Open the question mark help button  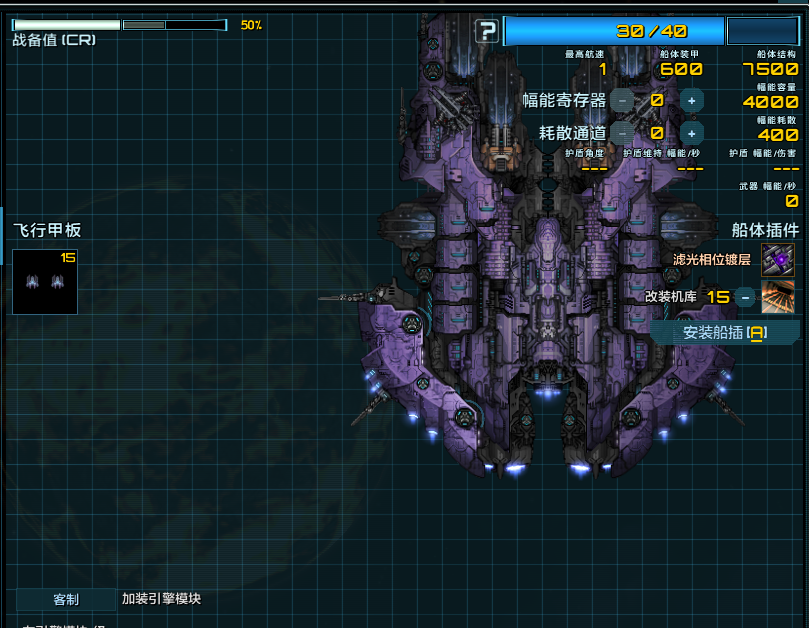tap(487, 31)
